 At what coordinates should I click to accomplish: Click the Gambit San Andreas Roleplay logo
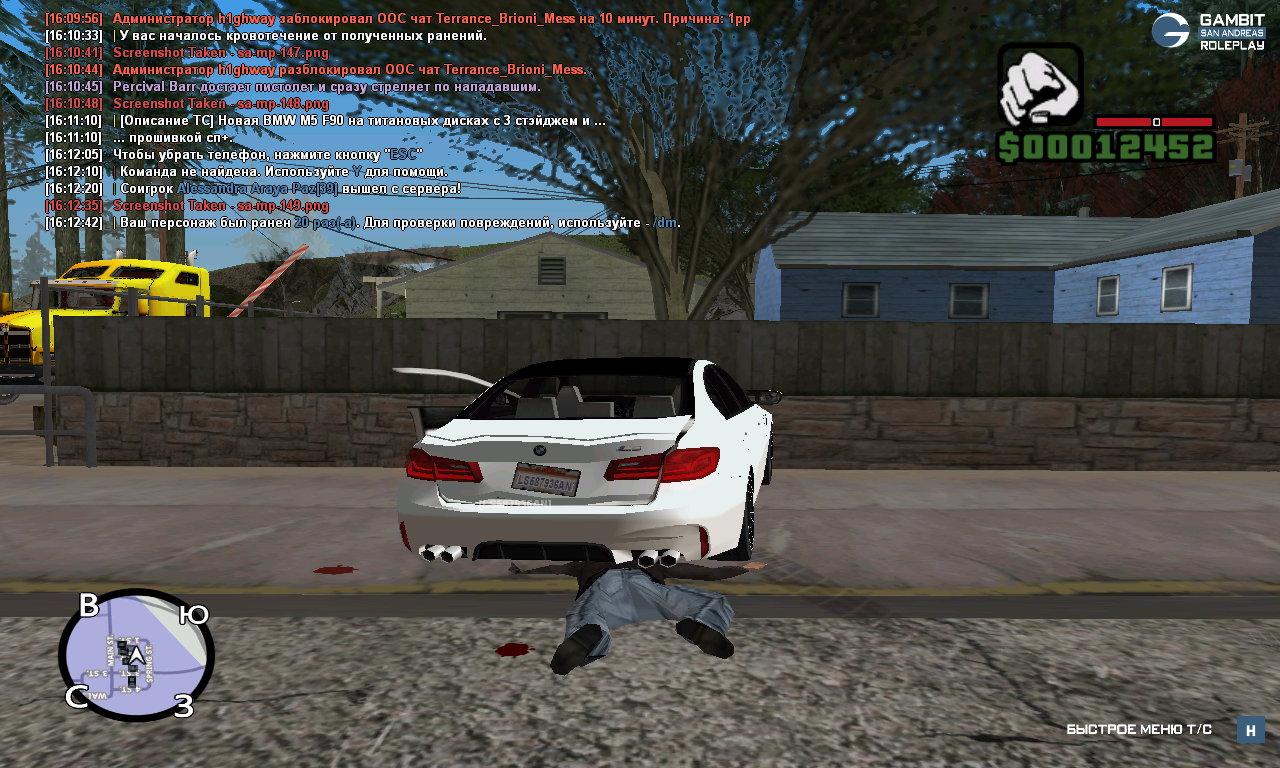(x=1207, y=32)
